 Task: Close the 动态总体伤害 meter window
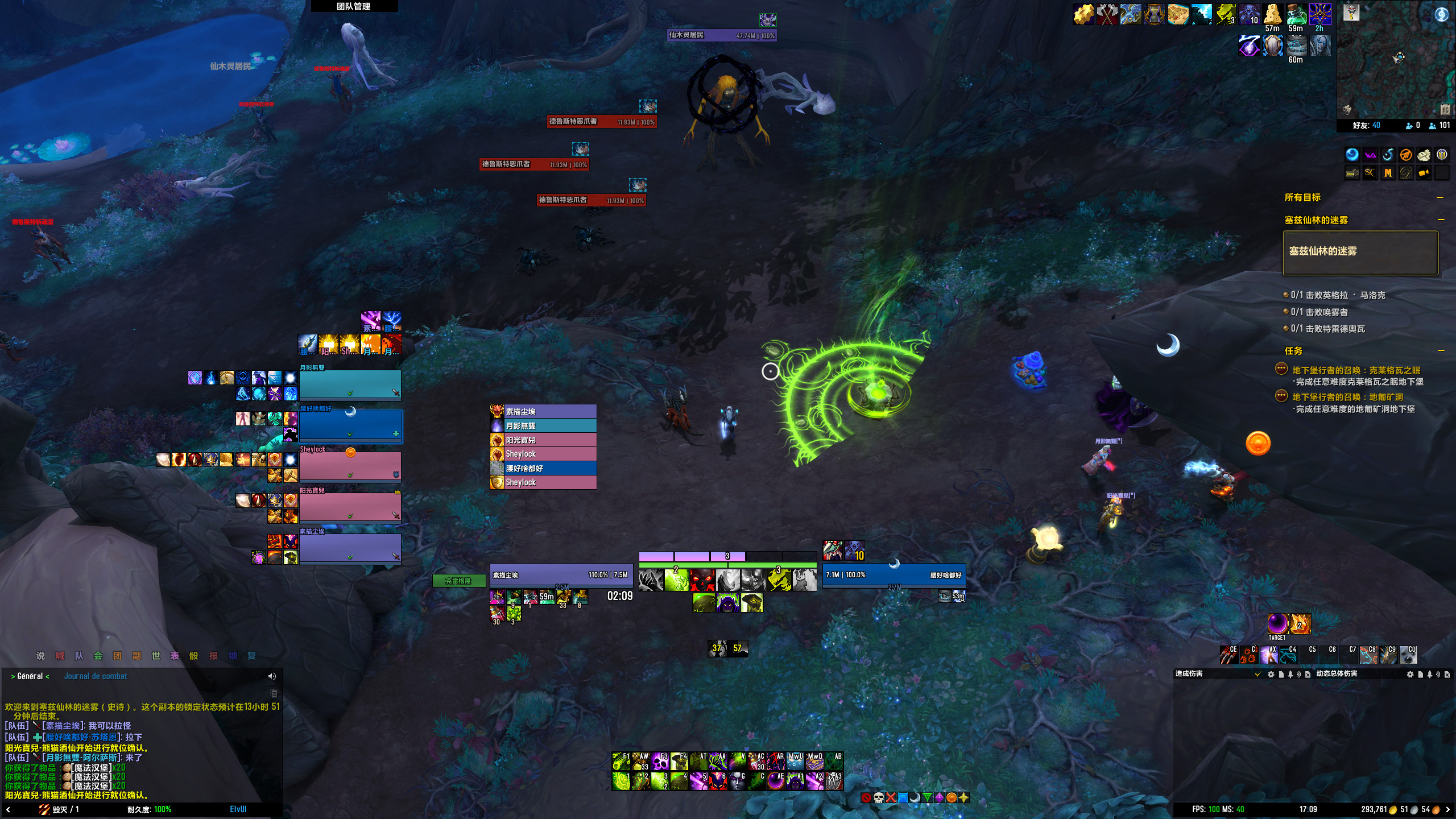[x=1447, y=675]
